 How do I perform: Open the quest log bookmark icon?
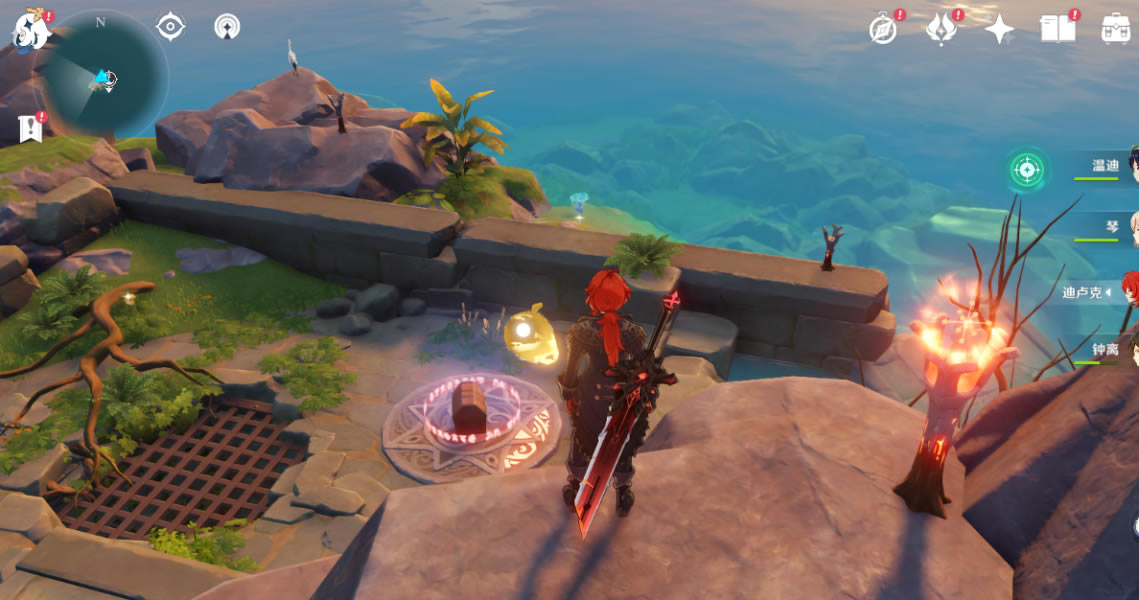30,128
